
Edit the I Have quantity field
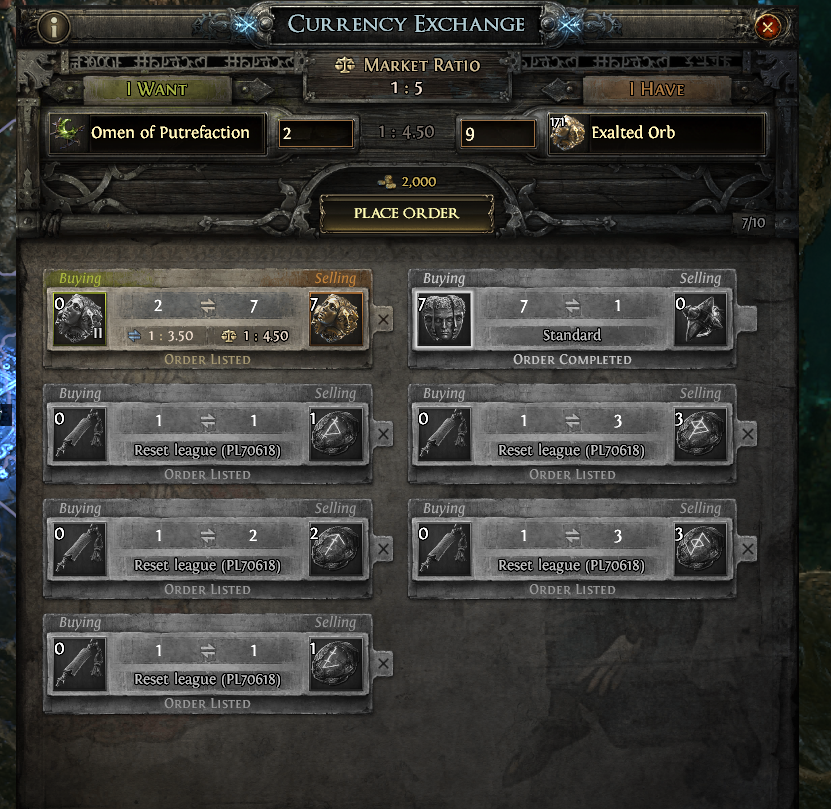pyautogui.click(x=498, y=133)
